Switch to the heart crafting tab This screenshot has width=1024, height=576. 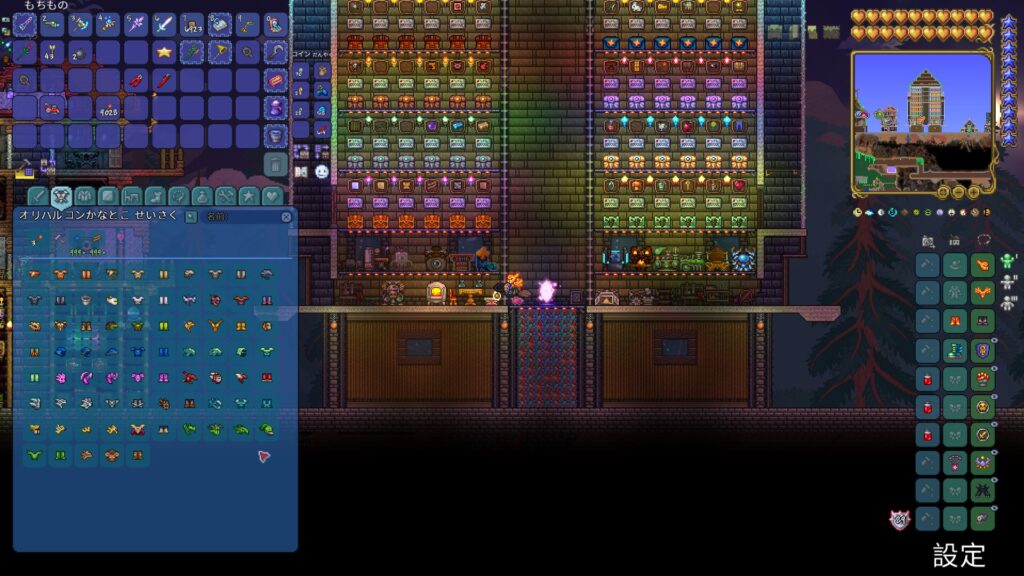click(x=271, y=196)
